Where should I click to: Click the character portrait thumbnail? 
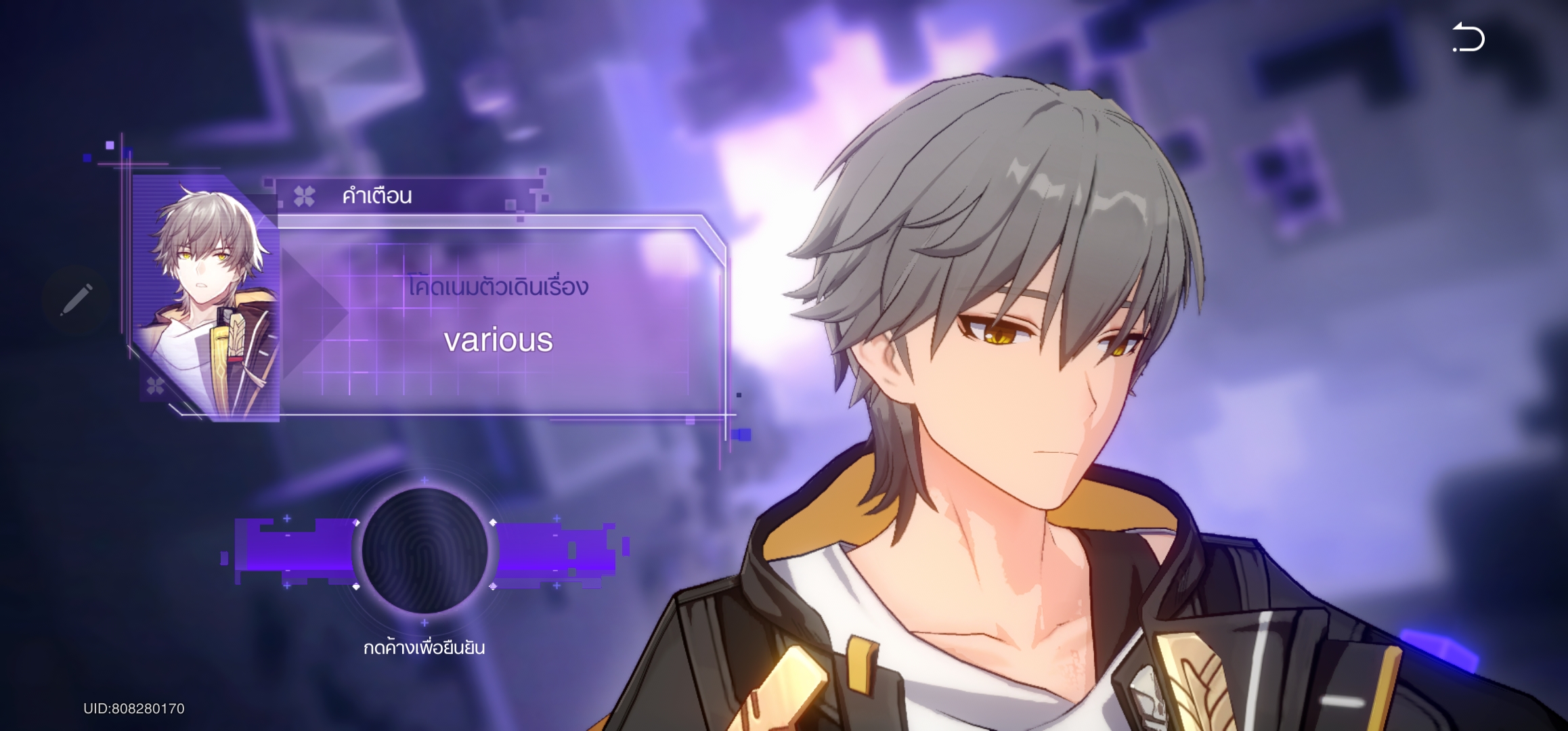206,300
